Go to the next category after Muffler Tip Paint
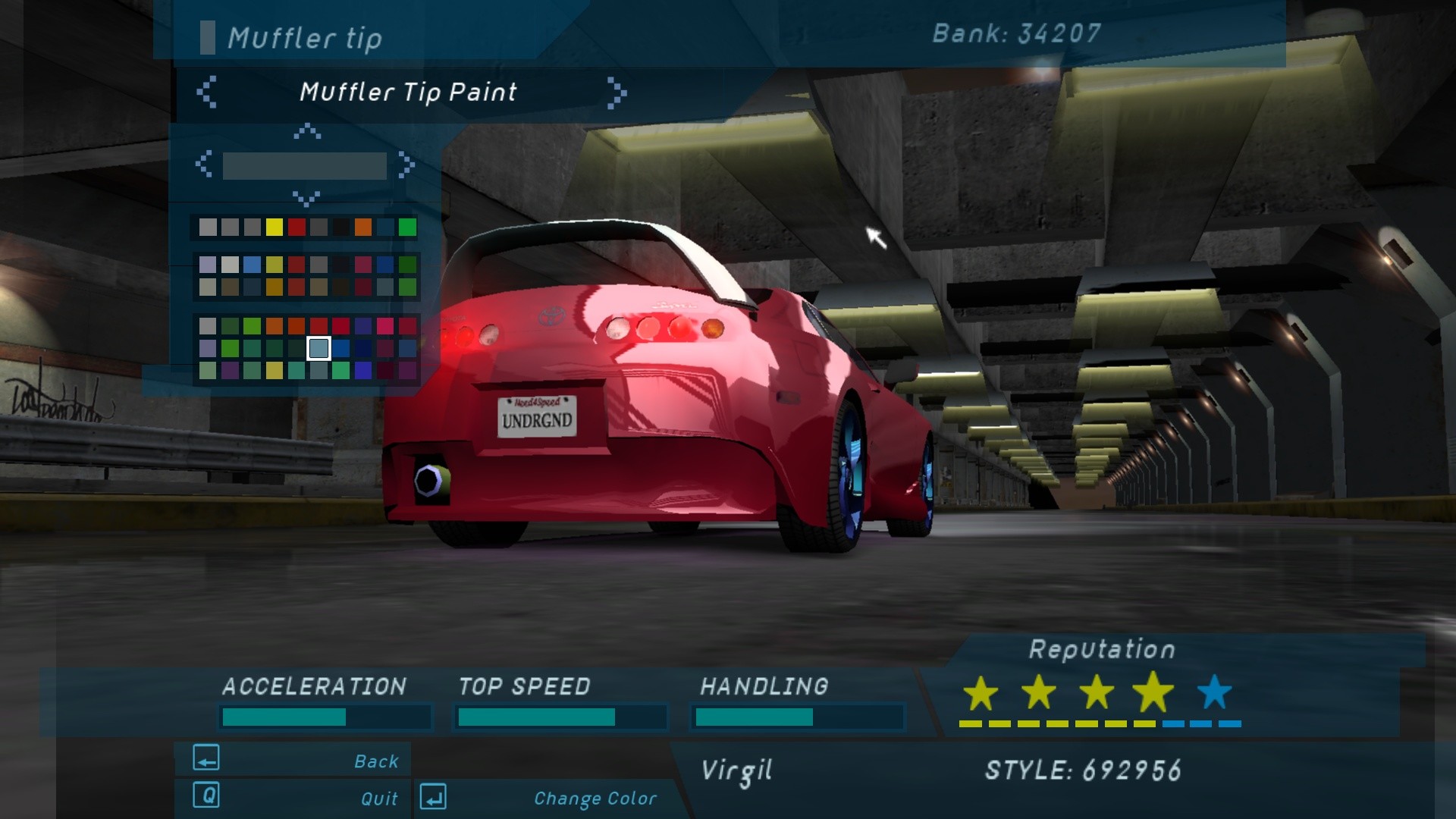The height and width of the screenshot is (819, 1456). click(x=617, y=93)
